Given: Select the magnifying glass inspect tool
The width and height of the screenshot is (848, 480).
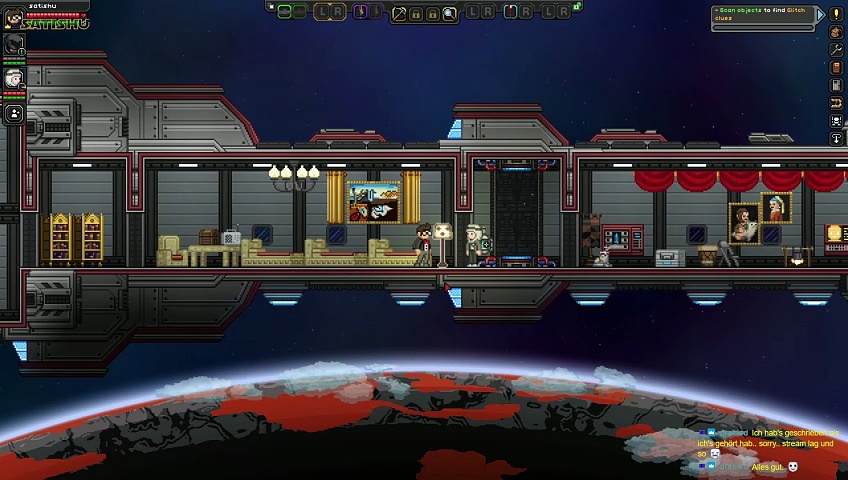Looking at the screenshot, I should point(449,13).
